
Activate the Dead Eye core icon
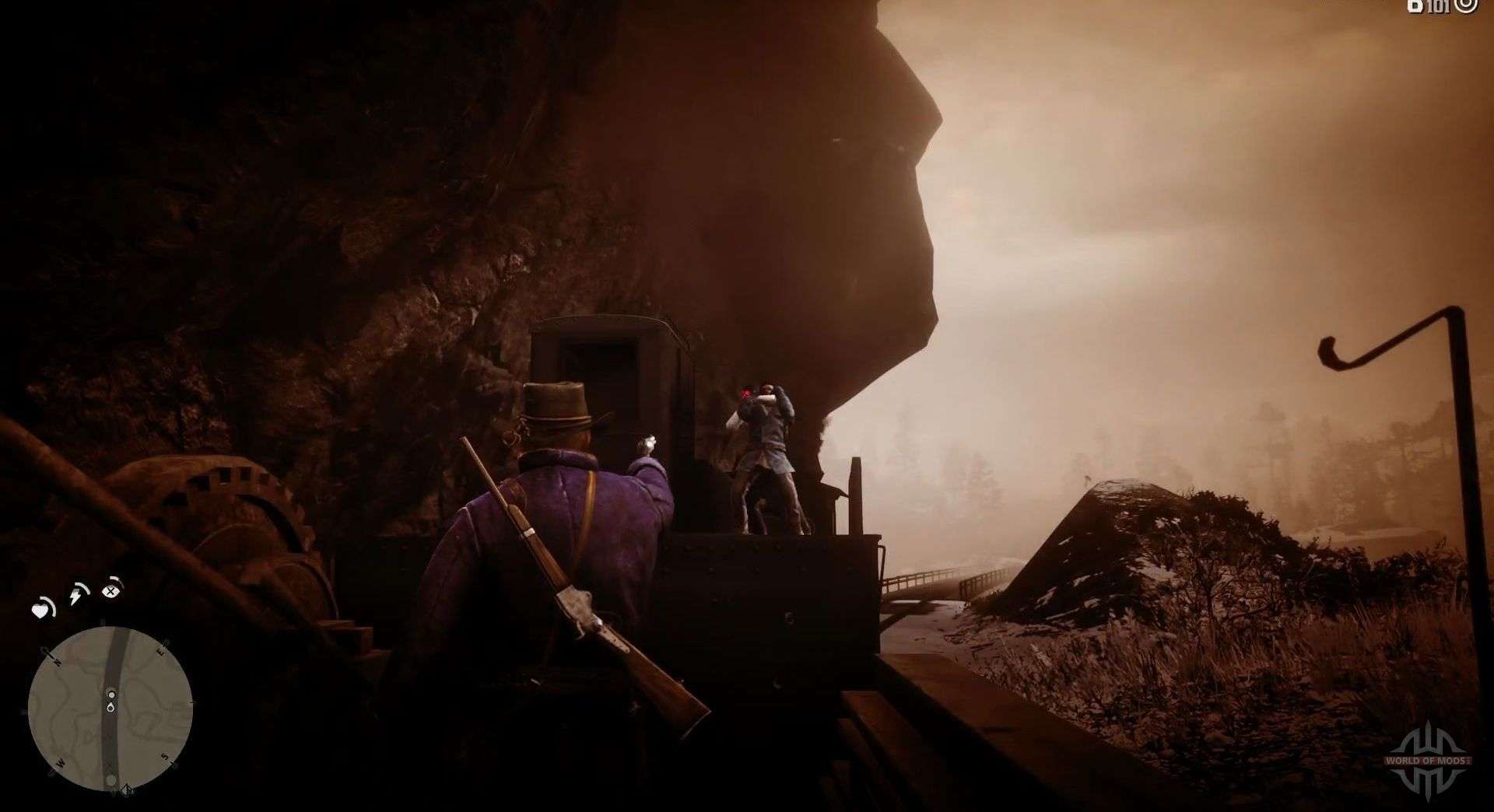[x=112, y=590]
